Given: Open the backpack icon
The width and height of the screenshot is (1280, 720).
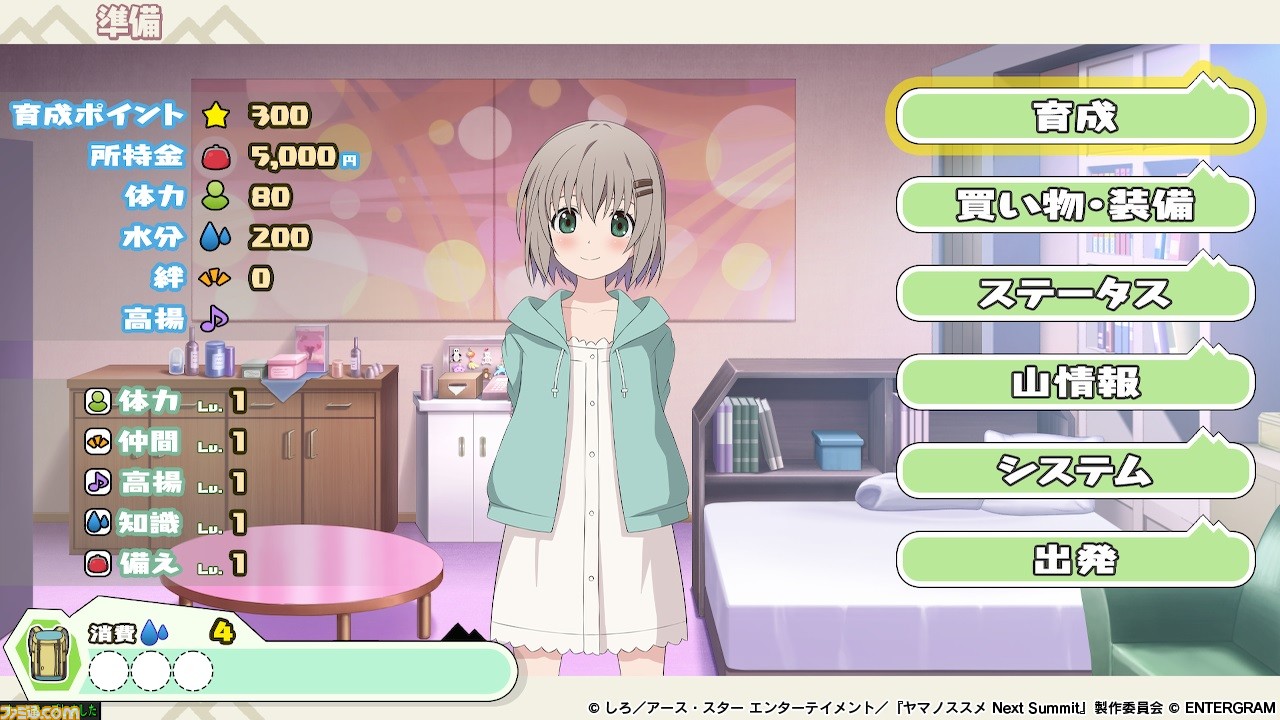Looking at the screenshot, I should 47,655.
